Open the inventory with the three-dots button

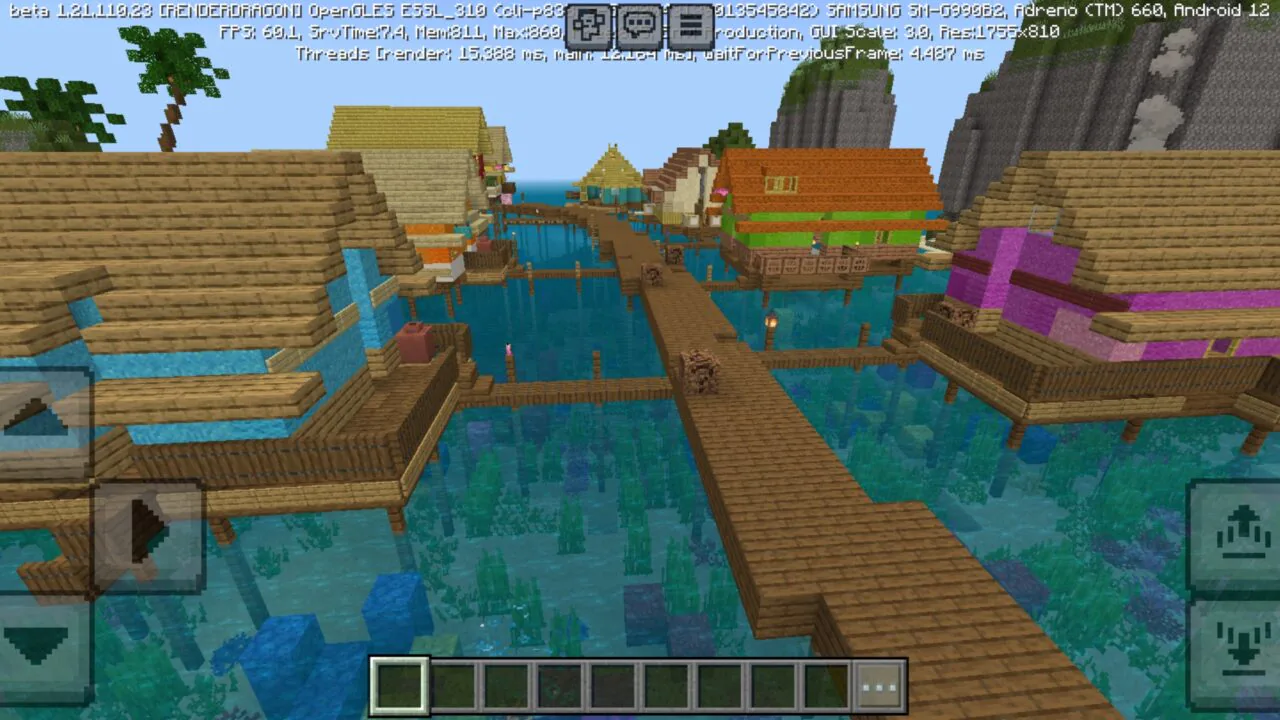[x=879, y=687]
